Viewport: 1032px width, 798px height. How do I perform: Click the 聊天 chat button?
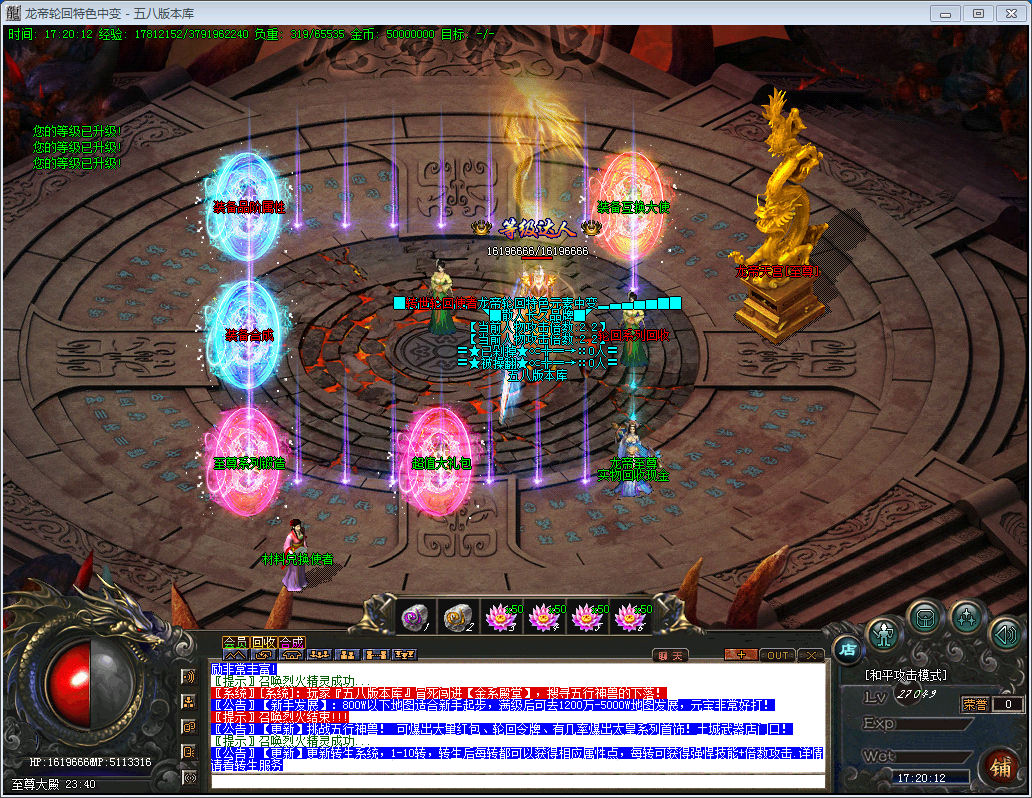tap(672, 656)
